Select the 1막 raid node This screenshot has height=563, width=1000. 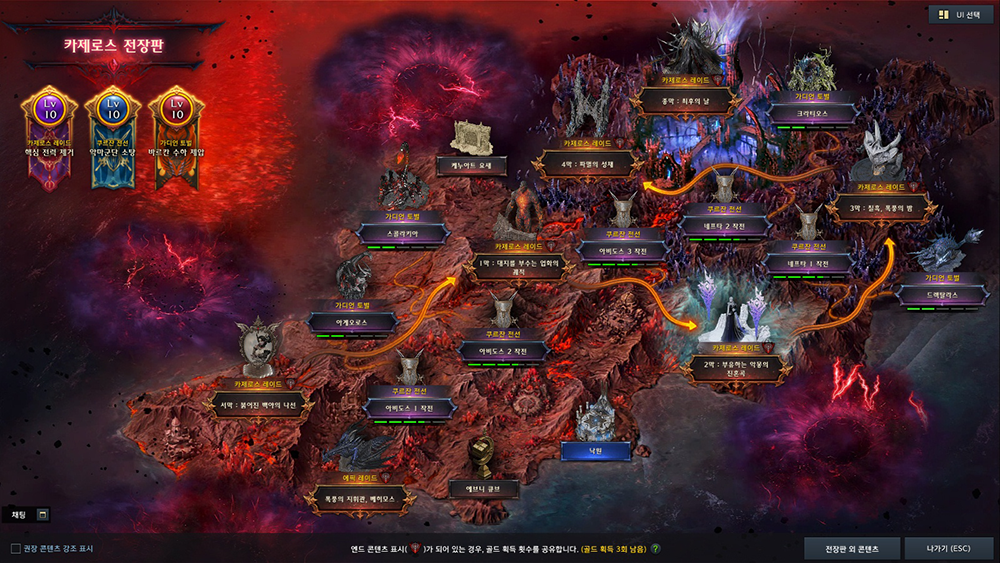520,267
